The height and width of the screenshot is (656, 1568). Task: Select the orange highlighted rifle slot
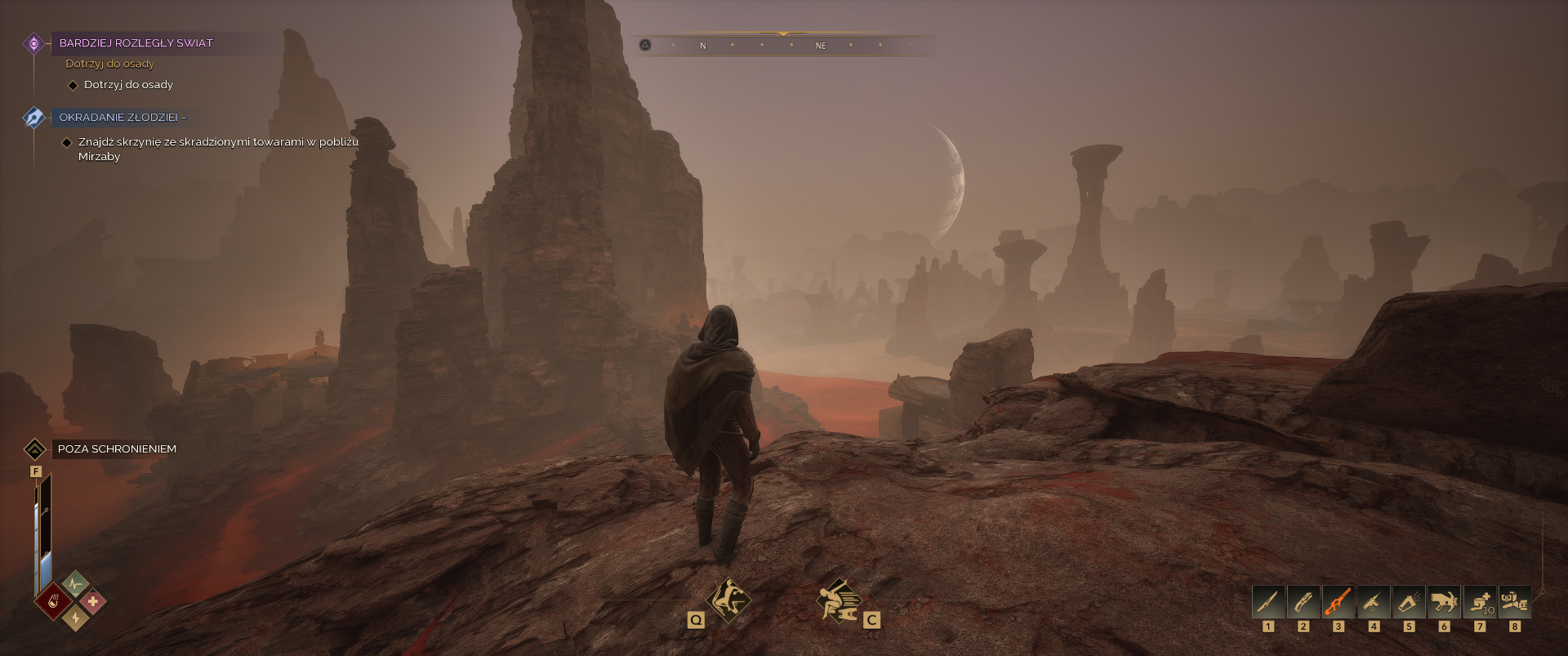1339,602
